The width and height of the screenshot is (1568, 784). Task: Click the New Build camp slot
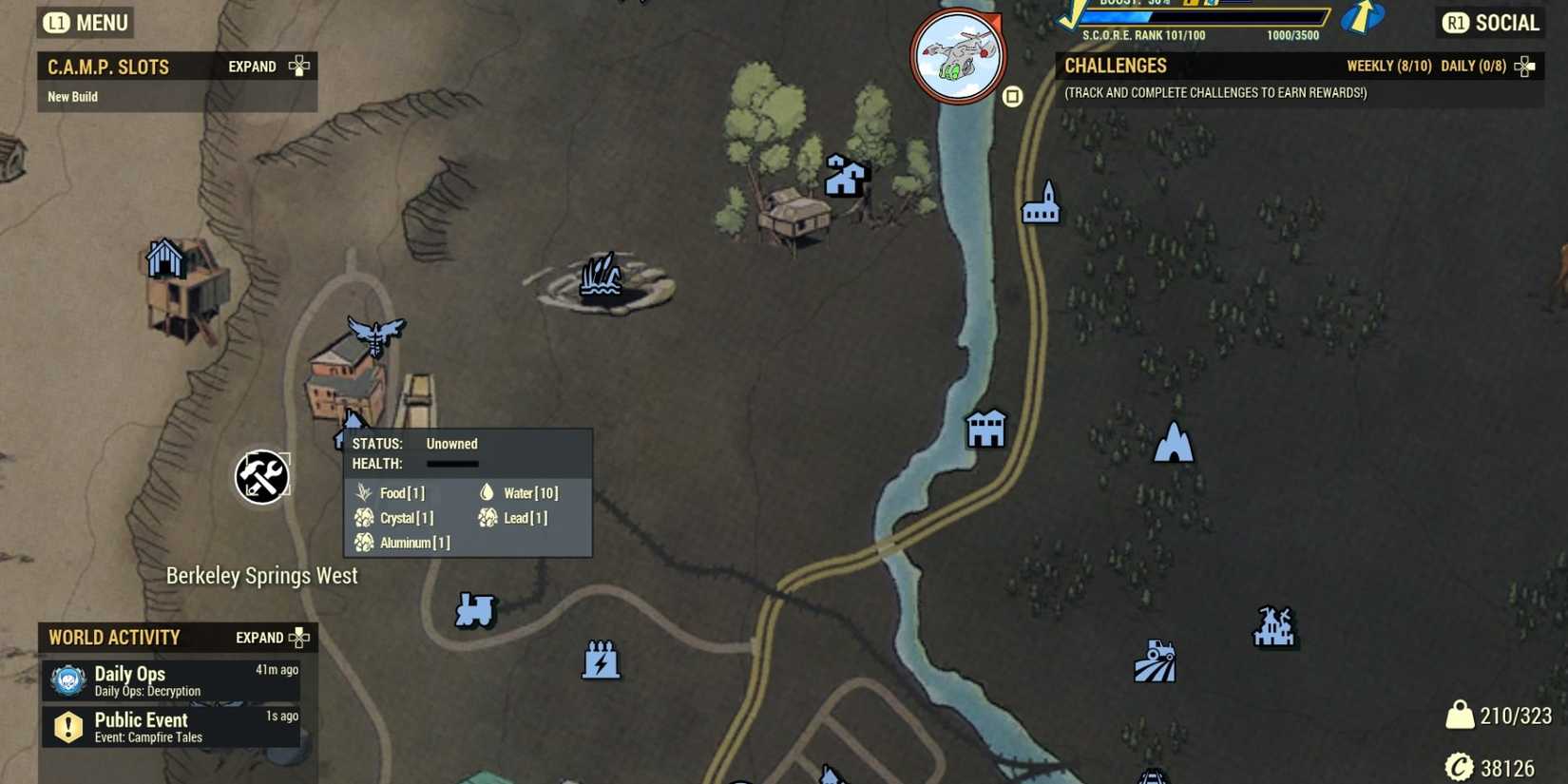tap(74, 96)
